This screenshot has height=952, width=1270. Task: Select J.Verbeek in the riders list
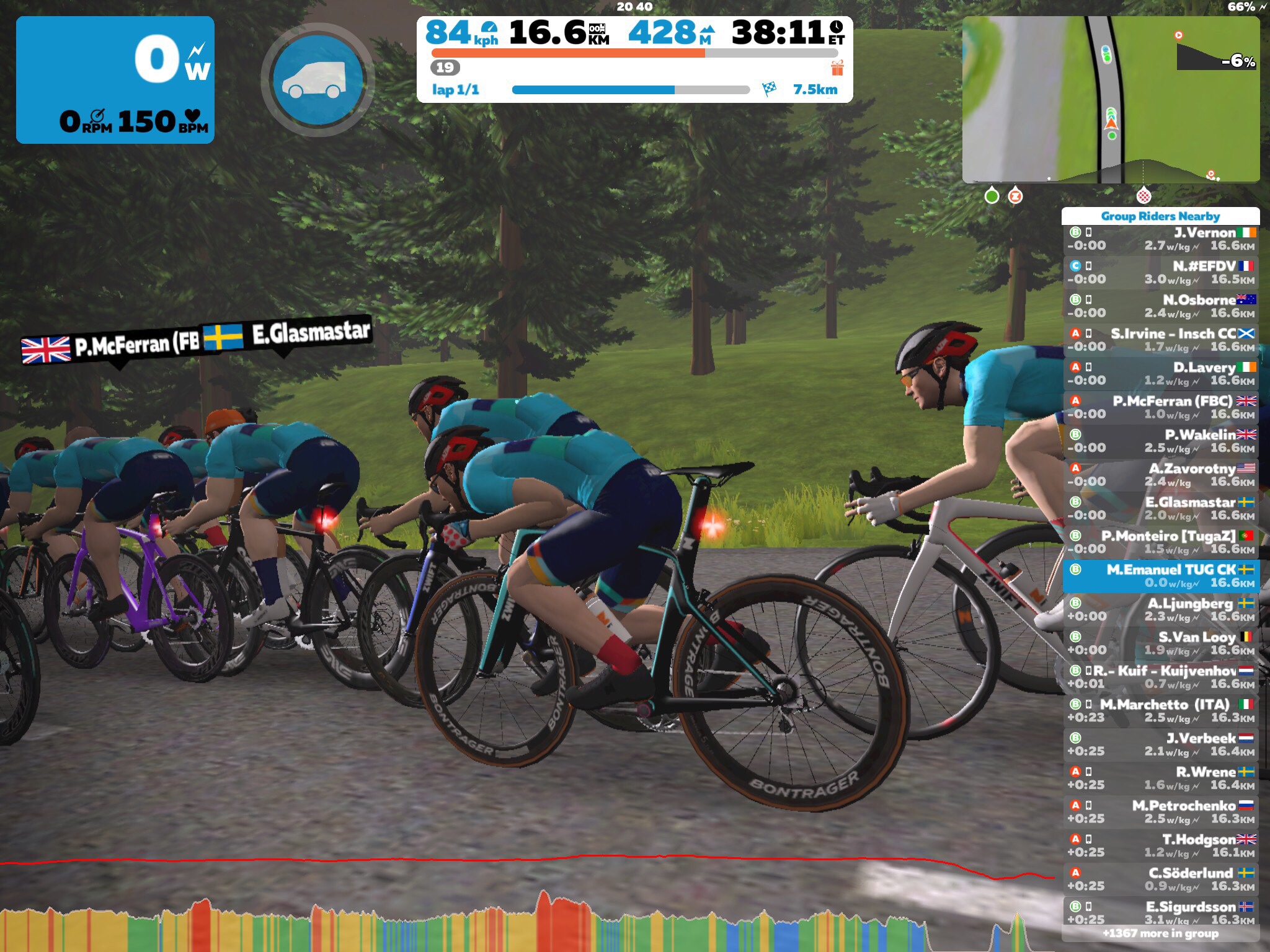1160,744
